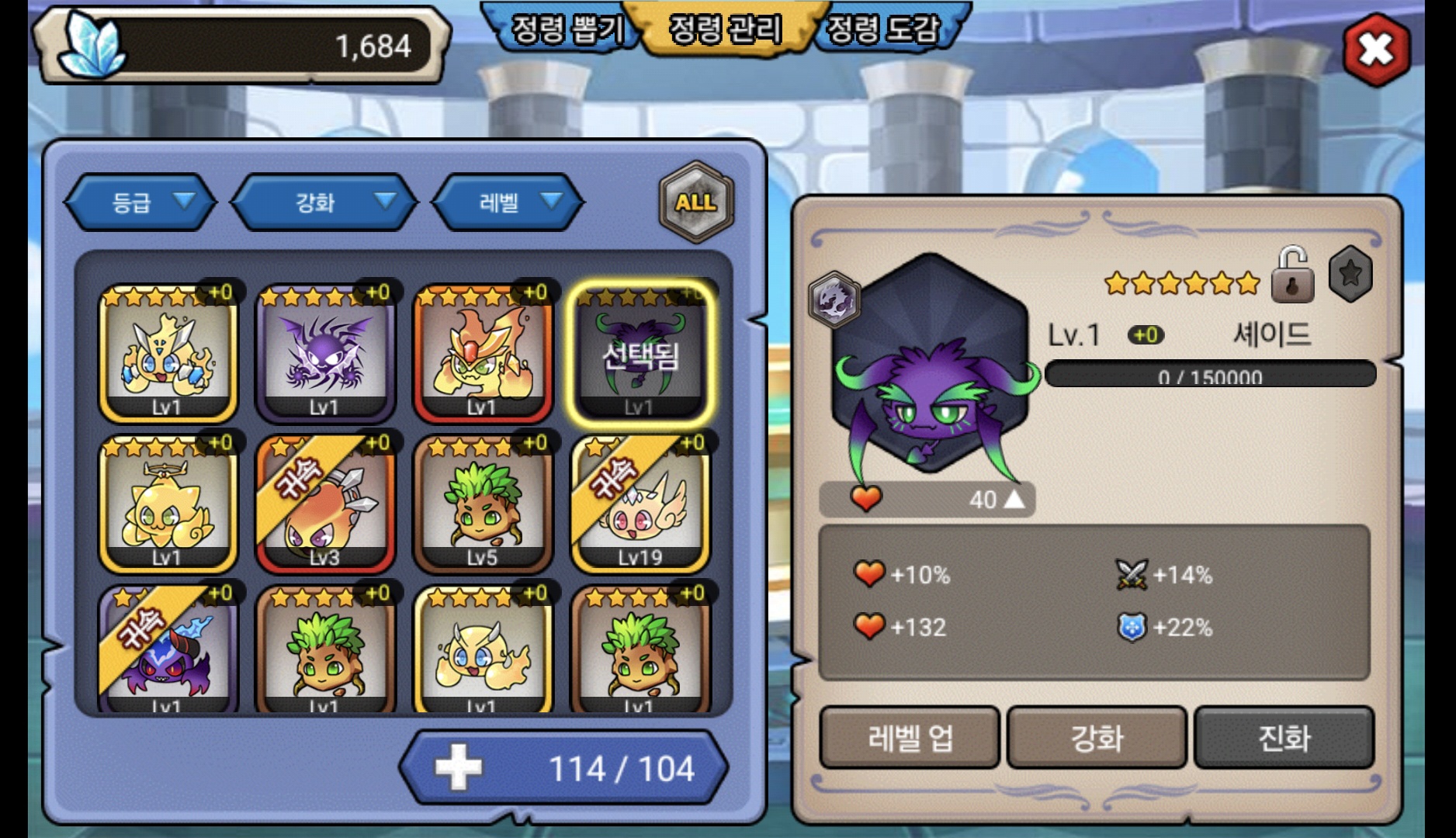Tap the 레벨 업 button
1456x838 pixels.
pyautogui.click(x=910, y=738)
